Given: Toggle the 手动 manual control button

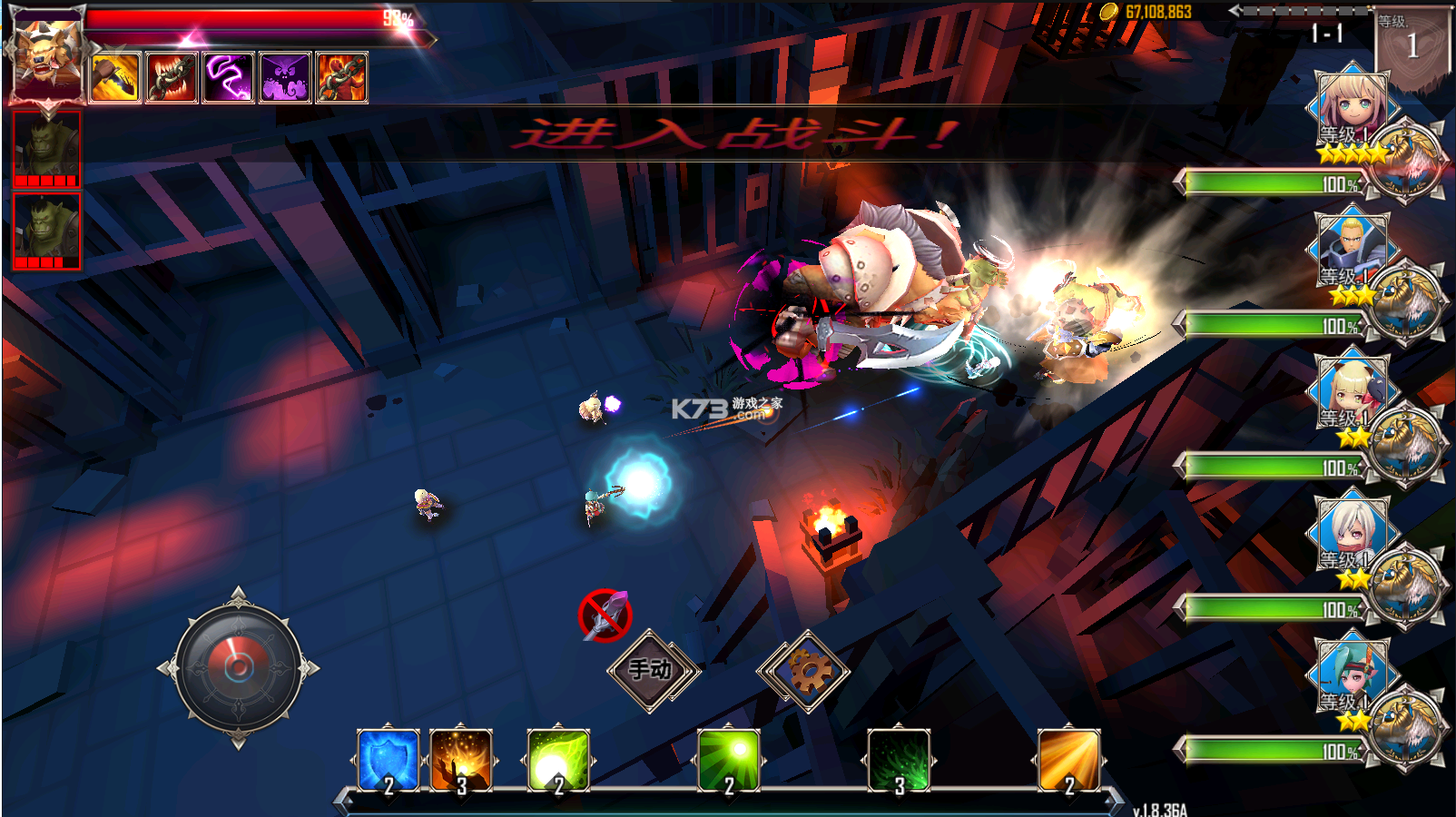Looking at the screenshot, I should click(652, 670).
